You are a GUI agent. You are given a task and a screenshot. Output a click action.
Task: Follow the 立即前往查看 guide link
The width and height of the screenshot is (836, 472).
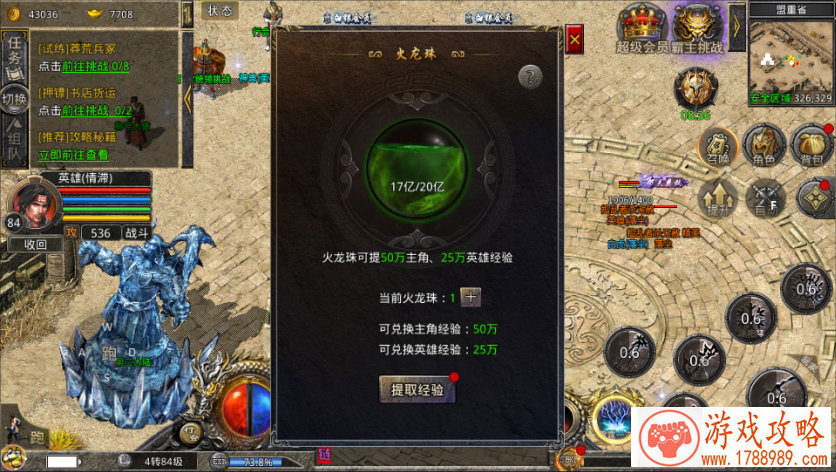click(x=73, y=155)
